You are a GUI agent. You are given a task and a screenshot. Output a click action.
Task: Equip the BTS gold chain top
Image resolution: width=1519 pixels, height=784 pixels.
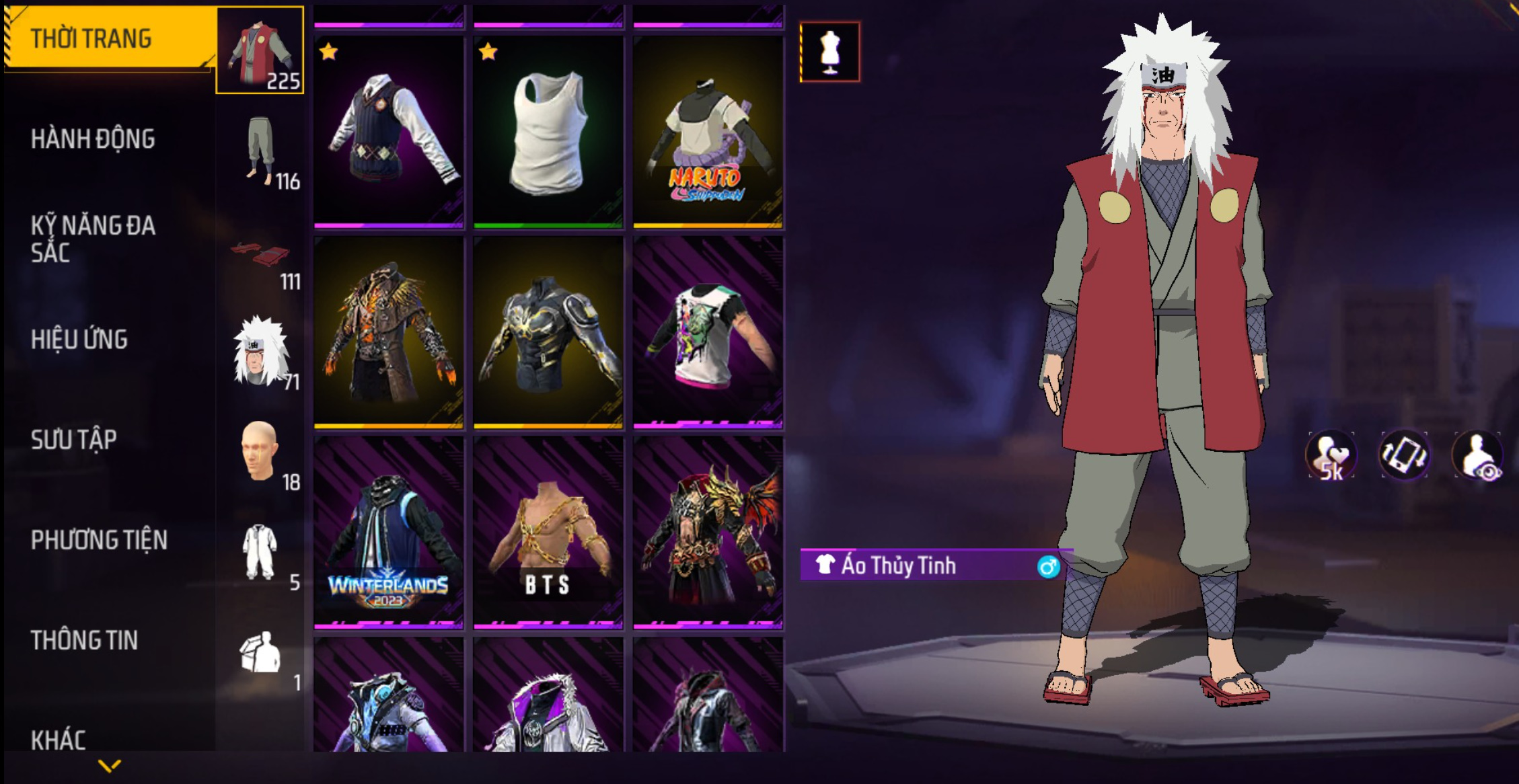548,533
